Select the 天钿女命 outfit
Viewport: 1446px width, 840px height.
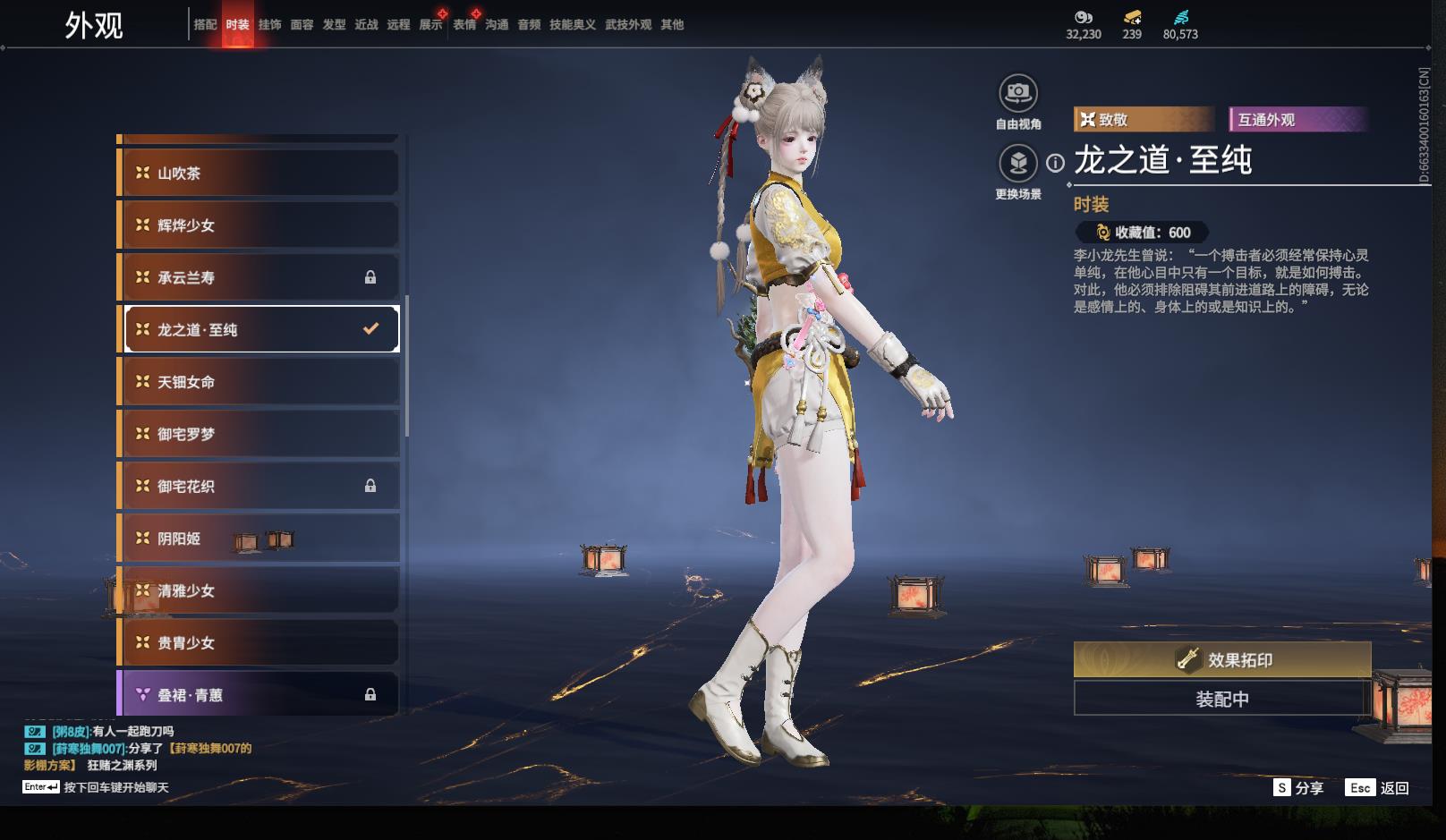[259, 382]
